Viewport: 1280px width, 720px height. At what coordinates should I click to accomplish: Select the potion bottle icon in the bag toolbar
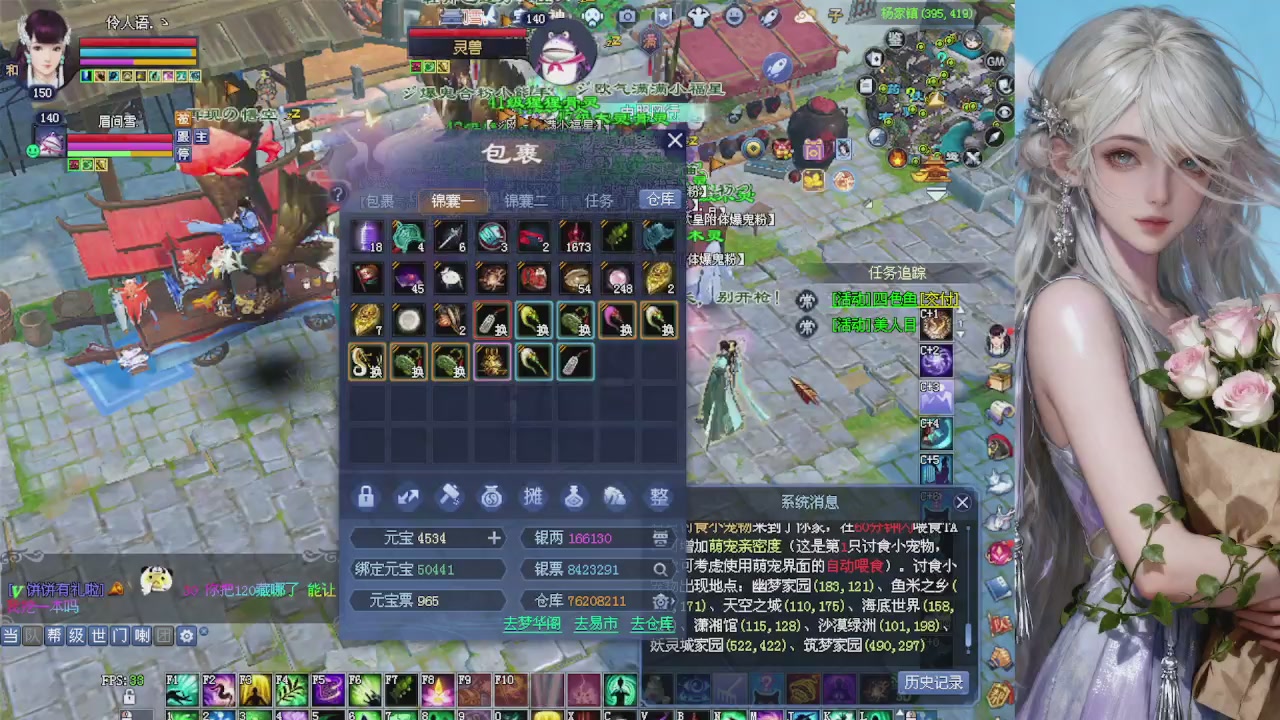pos(573,497)
